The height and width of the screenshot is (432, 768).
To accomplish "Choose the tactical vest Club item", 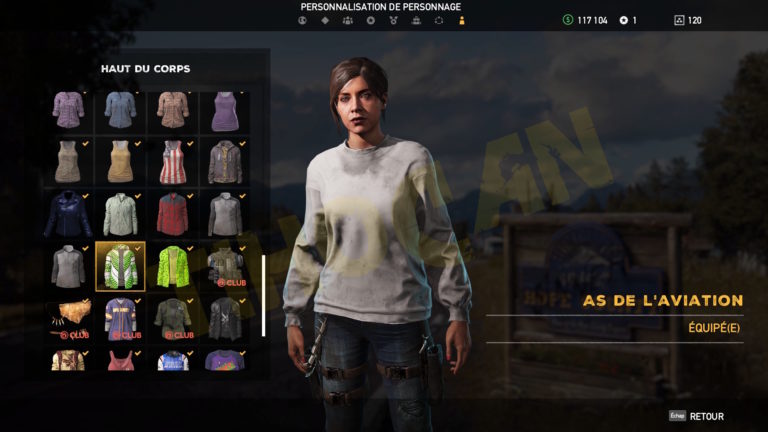I will [x=224, y=265].
